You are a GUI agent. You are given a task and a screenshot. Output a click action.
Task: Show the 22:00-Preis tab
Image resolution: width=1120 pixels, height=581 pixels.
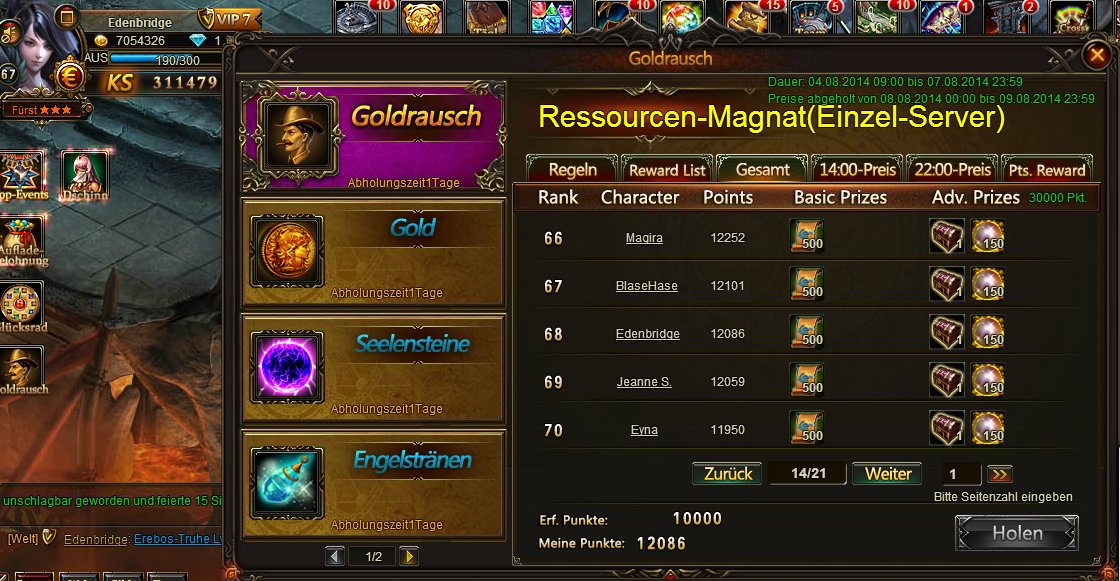pyautogui.click(x=951, y=169)
